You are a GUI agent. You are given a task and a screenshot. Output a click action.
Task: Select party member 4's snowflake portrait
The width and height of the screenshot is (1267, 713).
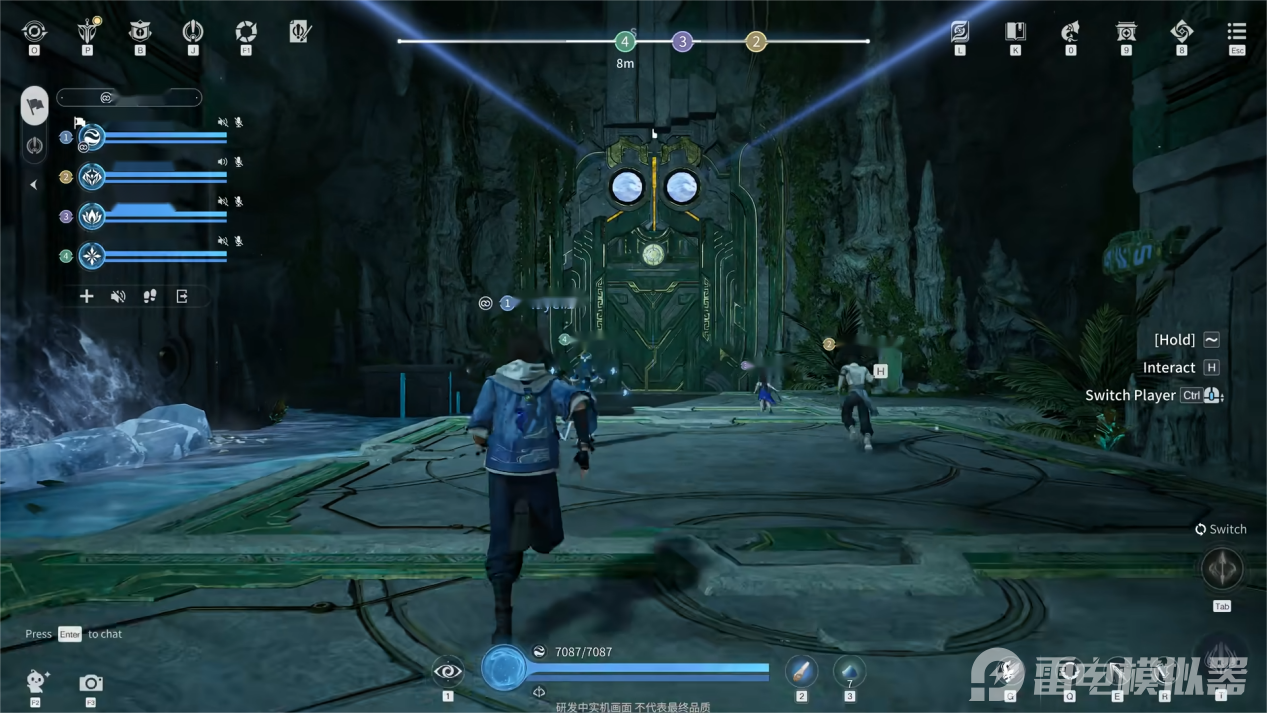pos(92,256)
